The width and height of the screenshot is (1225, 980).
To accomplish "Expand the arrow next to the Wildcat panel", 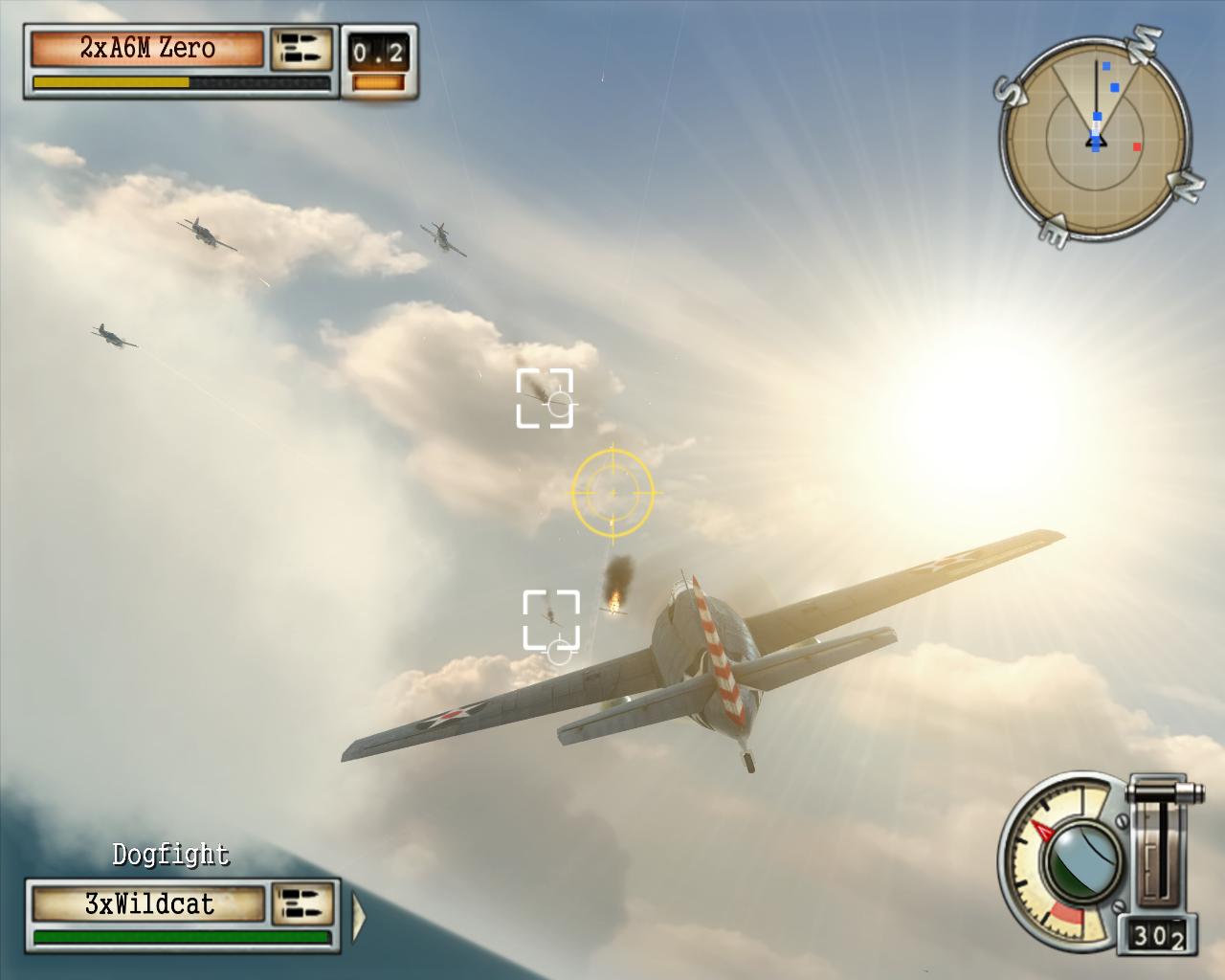I will (x=359, y=915).
